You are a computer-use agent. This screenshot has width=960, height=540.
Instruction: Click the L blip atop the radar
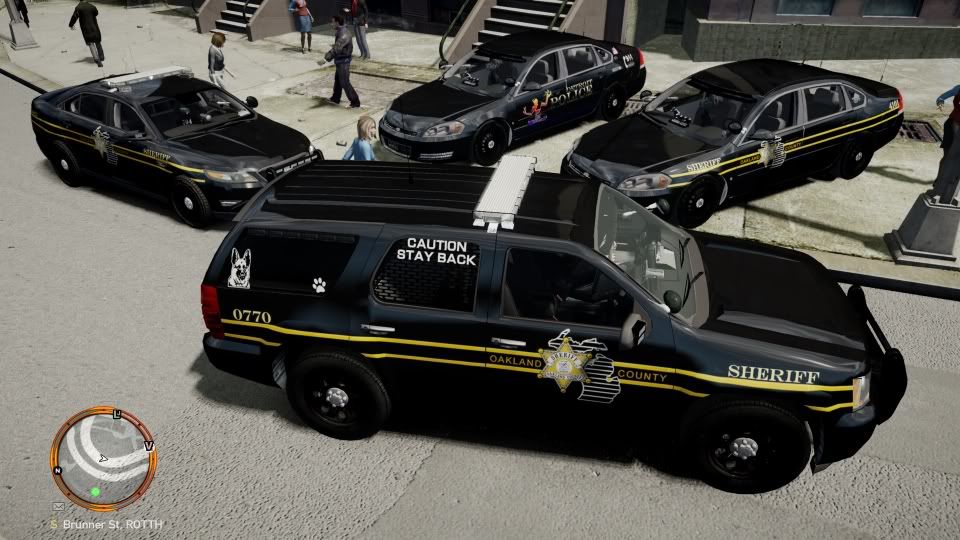pos(118,414)
